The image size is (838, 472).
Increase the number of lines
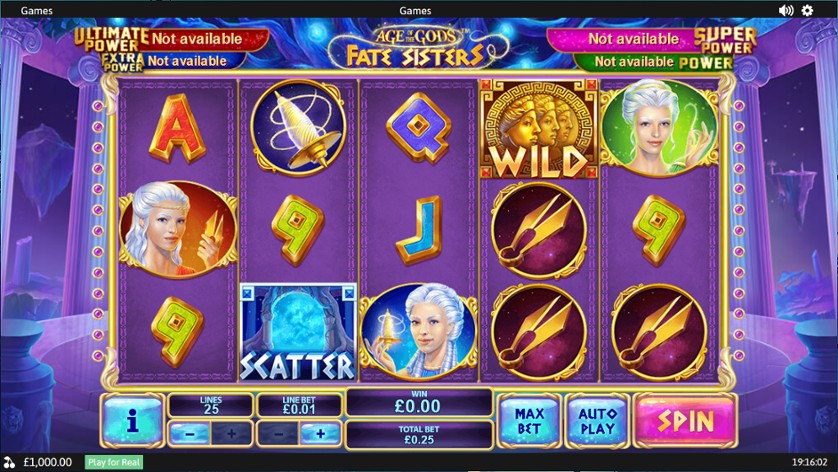(x=232, y=434)
